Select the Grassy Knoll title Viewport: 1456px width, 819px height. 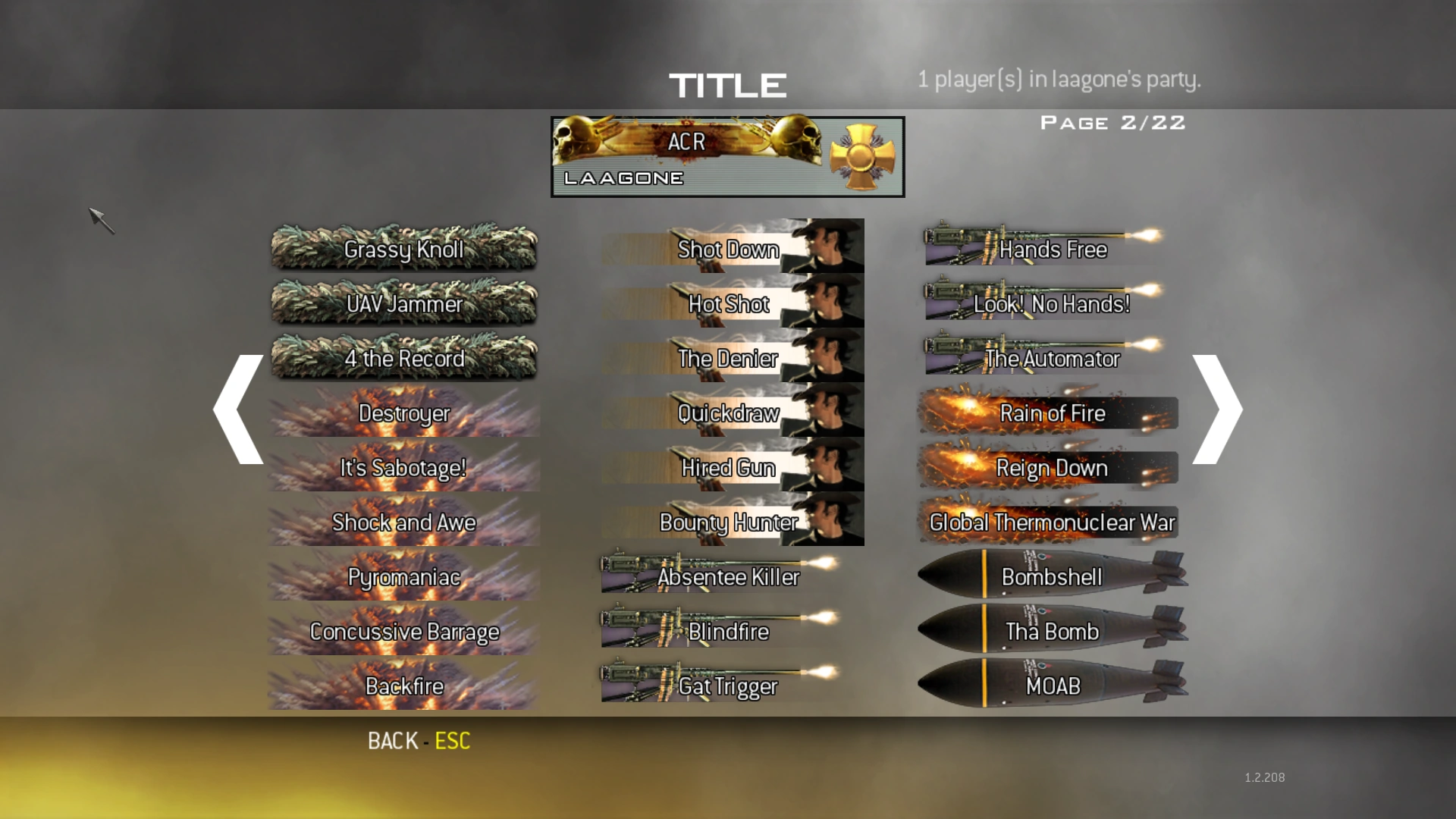pyautogui.click(x=403, y=249)
